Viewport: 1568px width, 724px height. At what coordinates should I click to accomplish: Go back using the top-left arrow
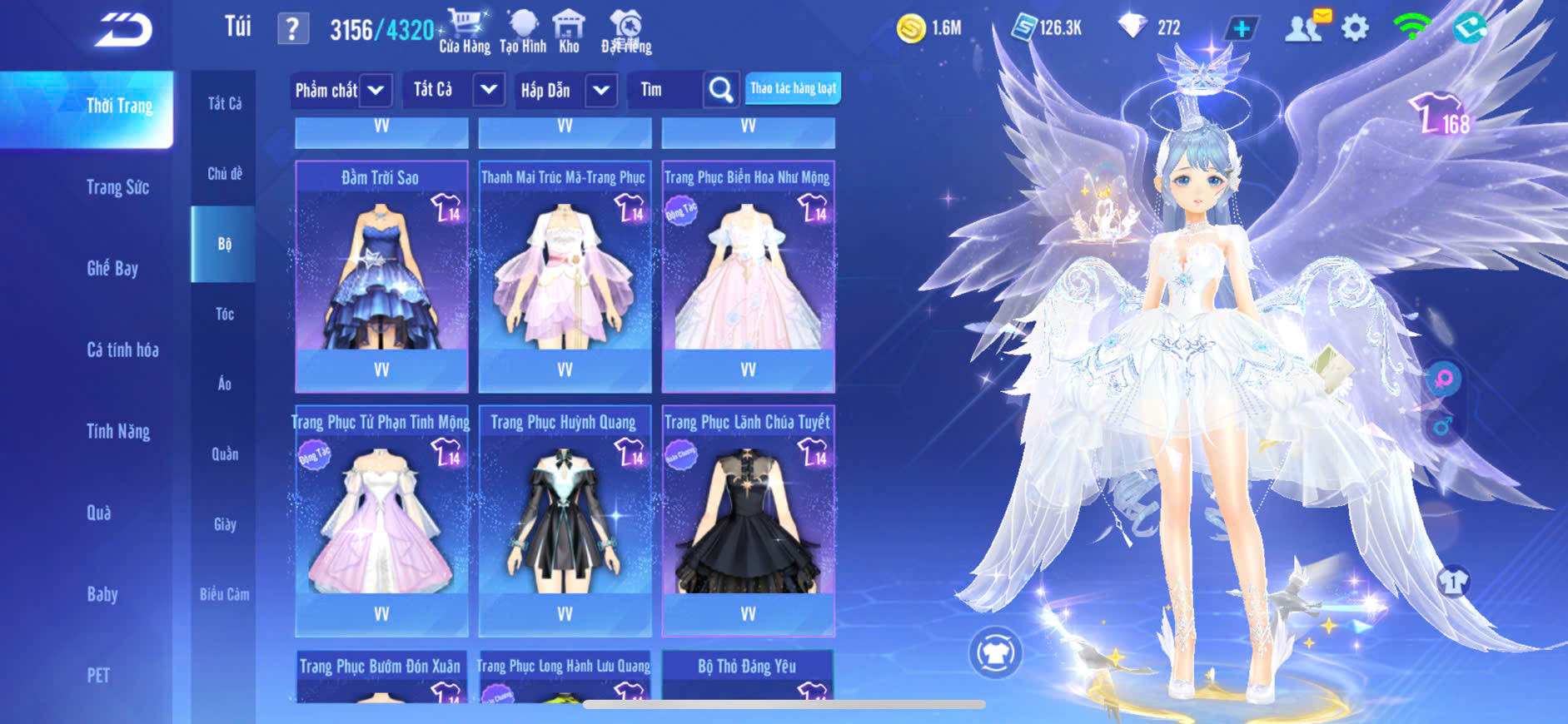click(x=123, y=30)
